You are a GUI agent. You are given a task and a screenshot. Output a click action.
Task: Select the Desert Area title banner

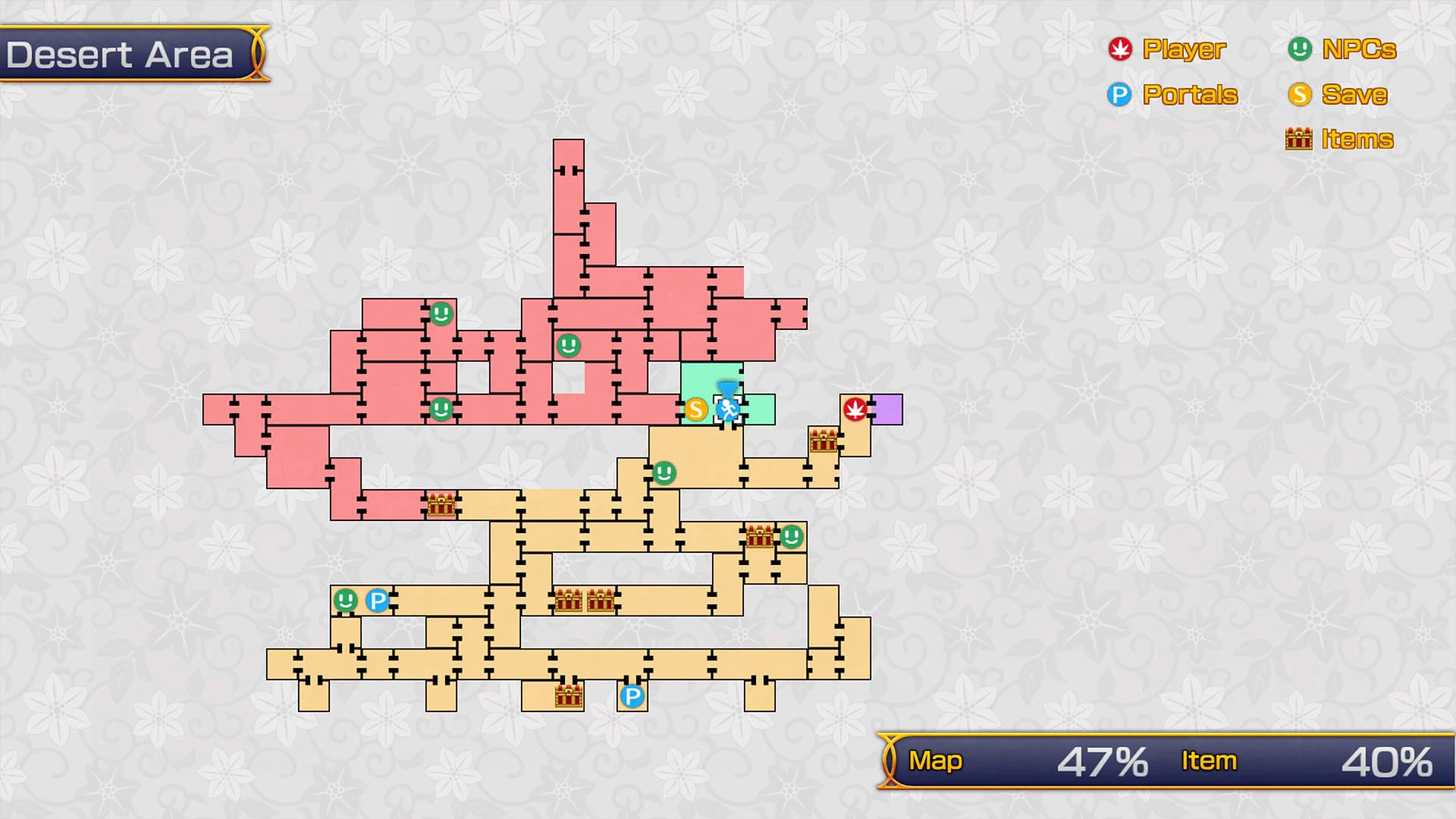pyautogui.click(x=121, y=54)
